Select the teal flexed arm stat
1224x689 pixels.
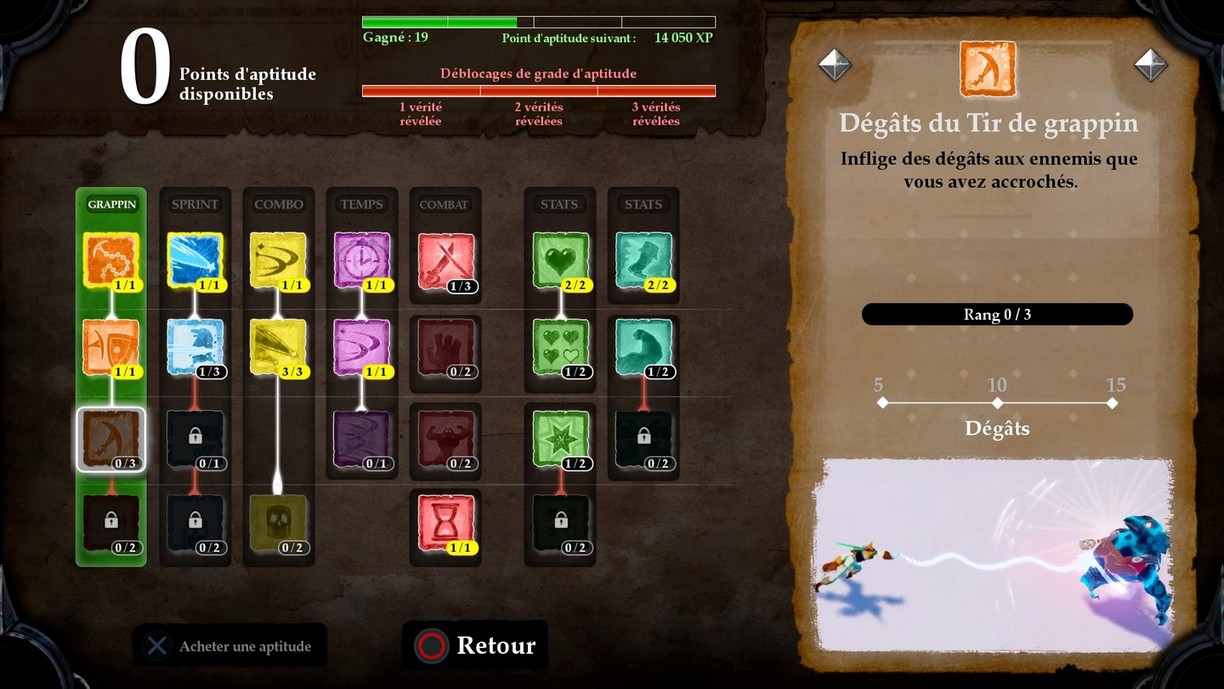[x=644, y=346]
